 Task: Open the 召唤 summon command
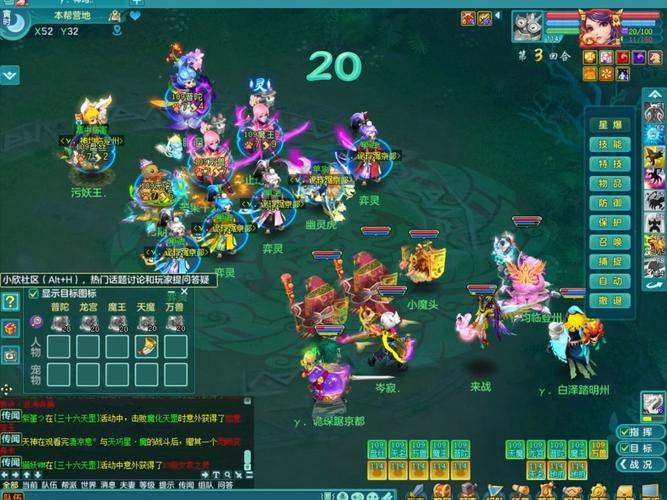point(610,242)
